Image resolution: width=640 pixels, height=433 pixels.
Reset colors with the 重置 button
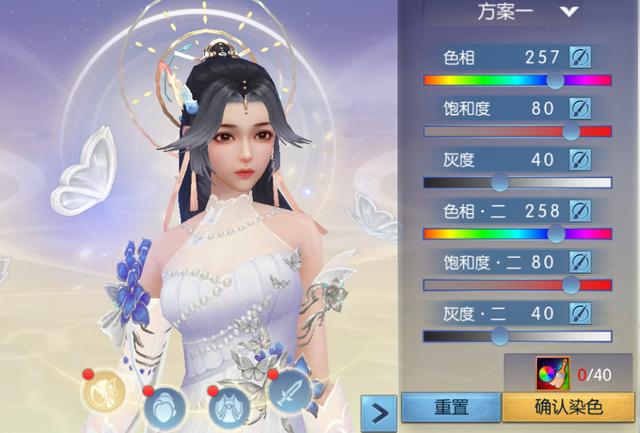coord(451,408)
